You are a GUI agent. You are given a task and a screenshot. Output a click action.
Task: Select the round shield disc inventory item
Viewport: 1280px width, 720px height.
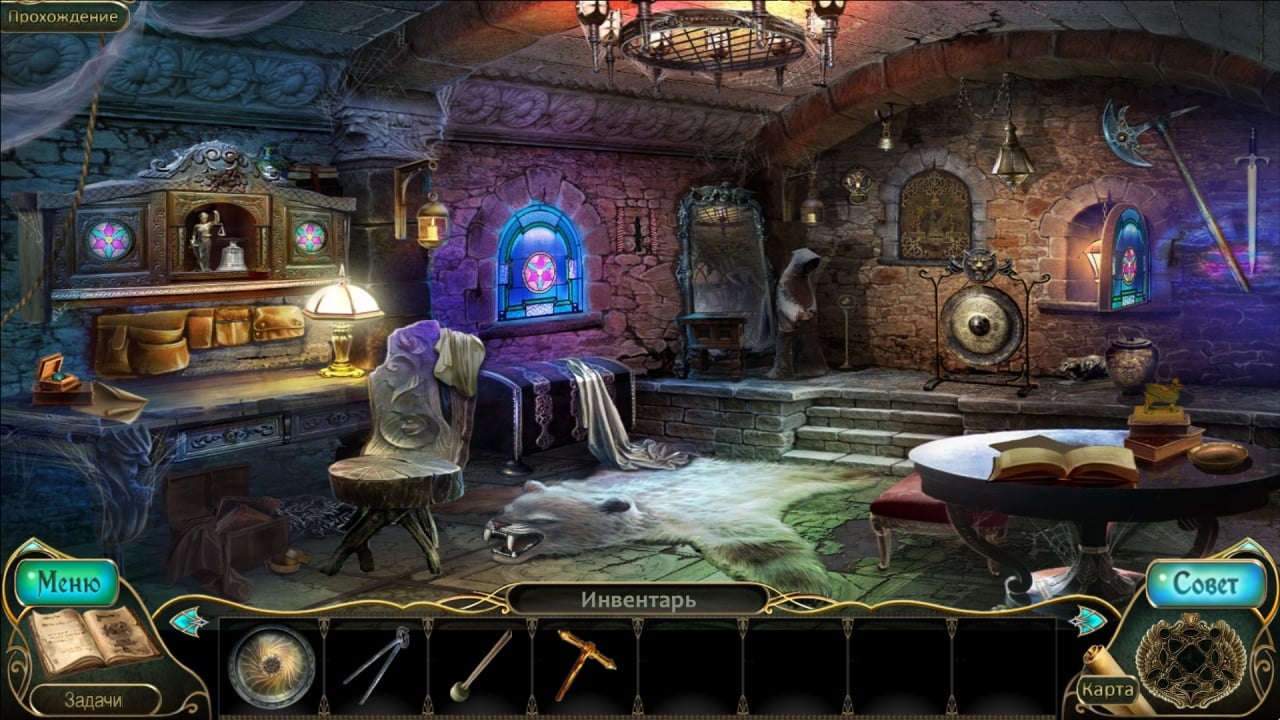pos(270,666)
